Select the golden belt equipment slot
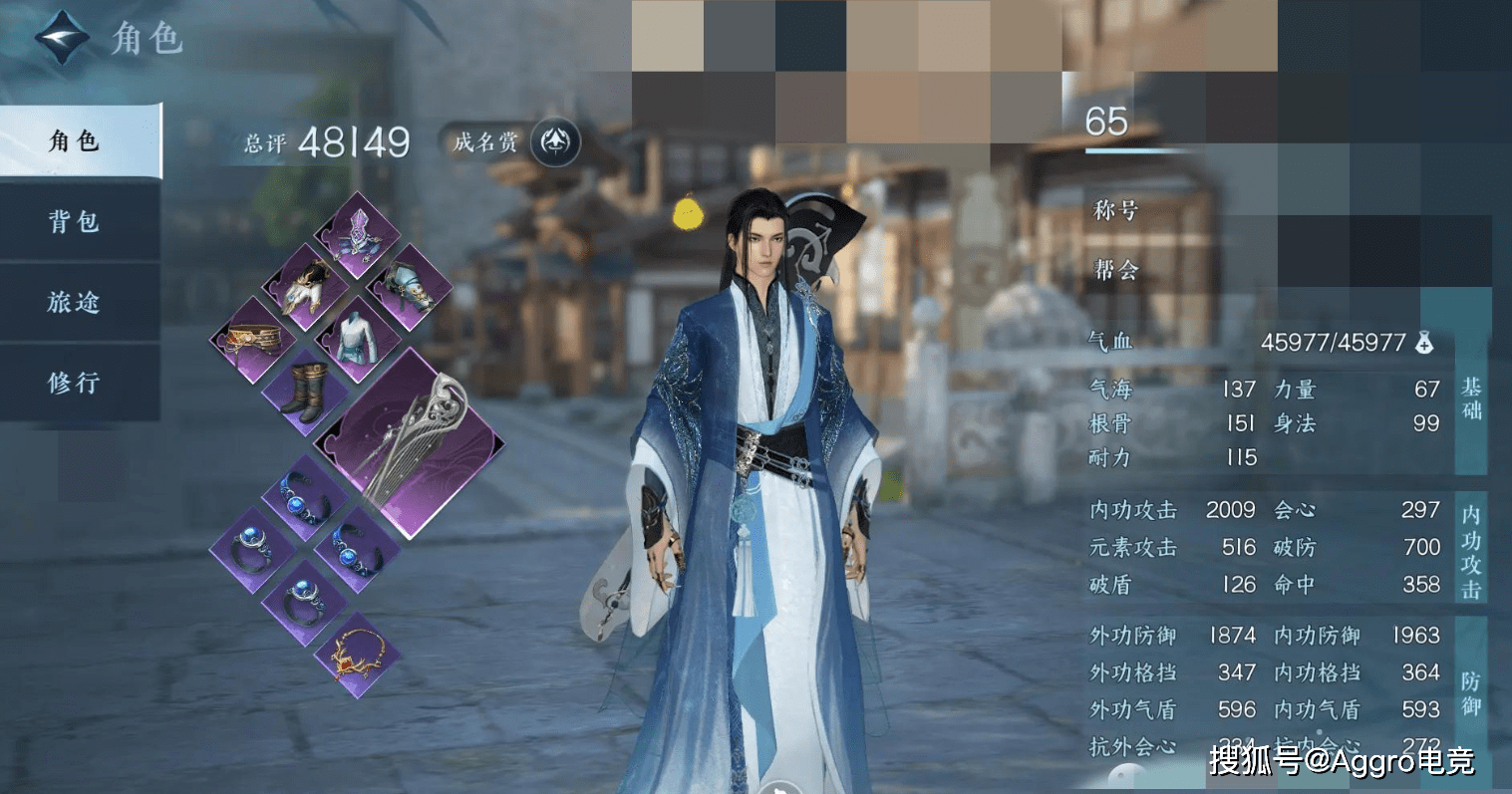Image resolution: width=1512 pixels, height=794 pixels. point(251,340)
